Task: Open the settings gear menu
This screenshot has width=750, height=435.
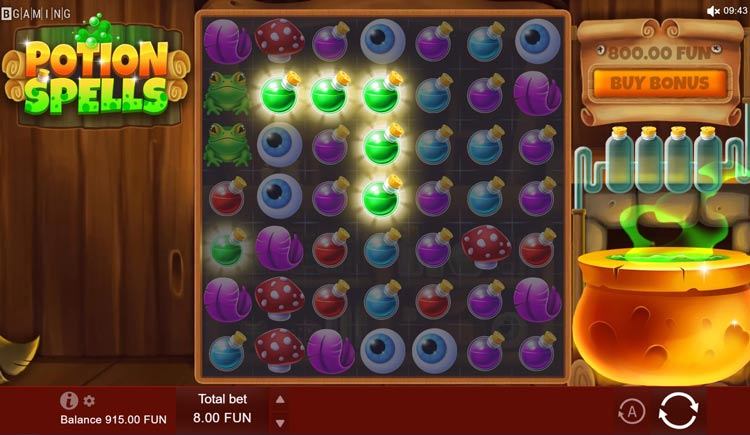Action: pos(89,401)
